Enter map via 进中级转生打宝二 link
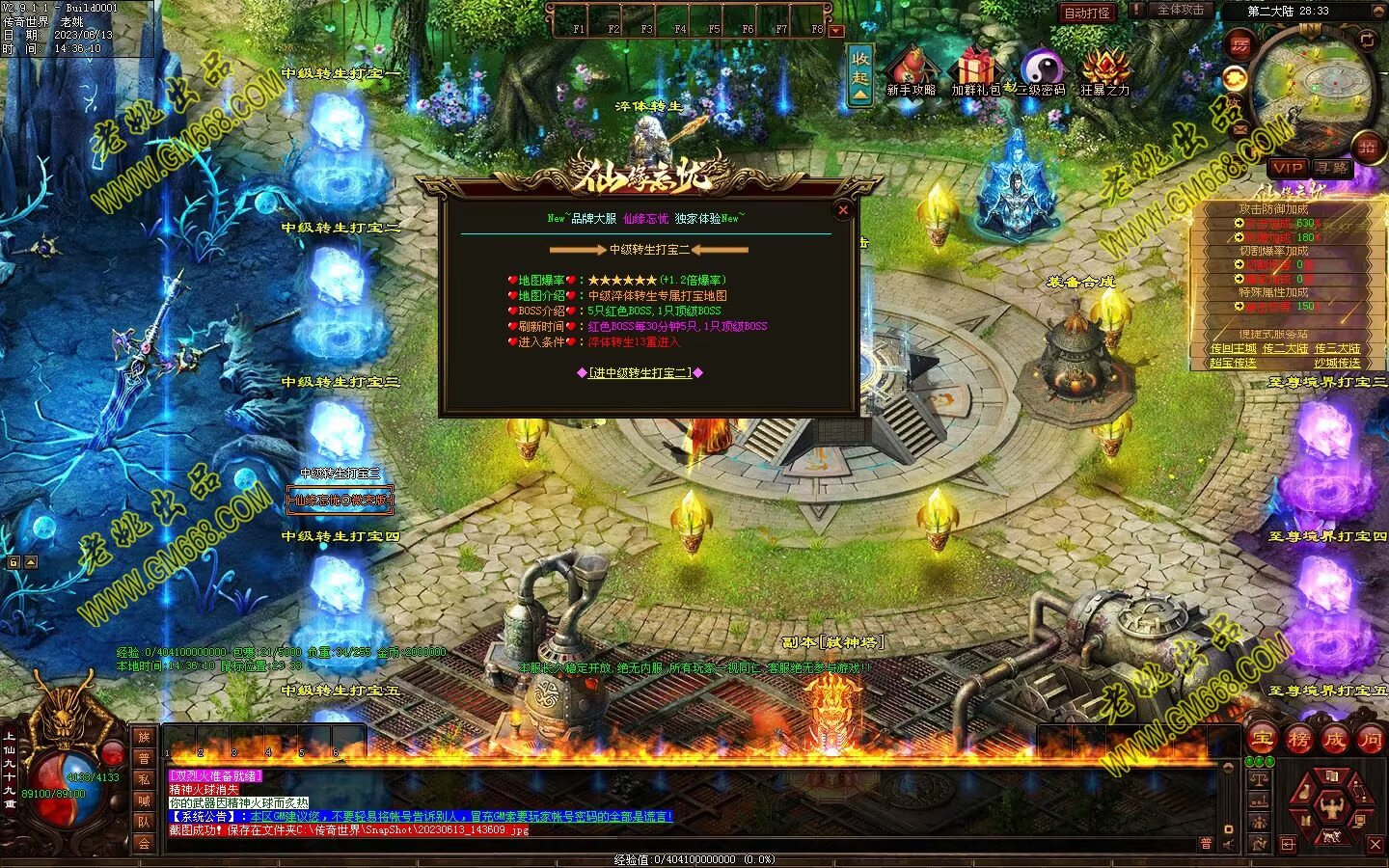The width and height of the screenshot is (1389, 868). click(640, 372)
